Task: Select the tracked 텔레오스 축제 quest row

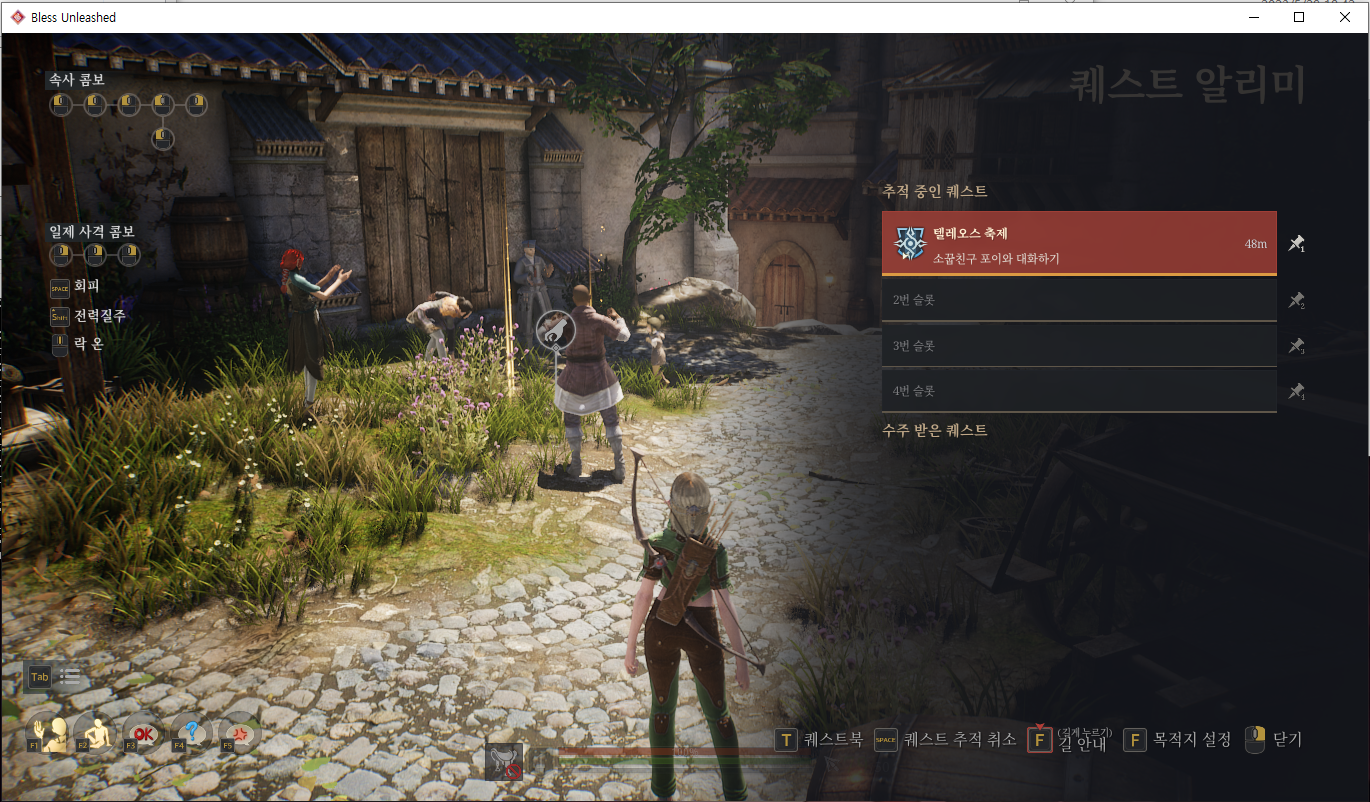Action: tap(1078, 243)
